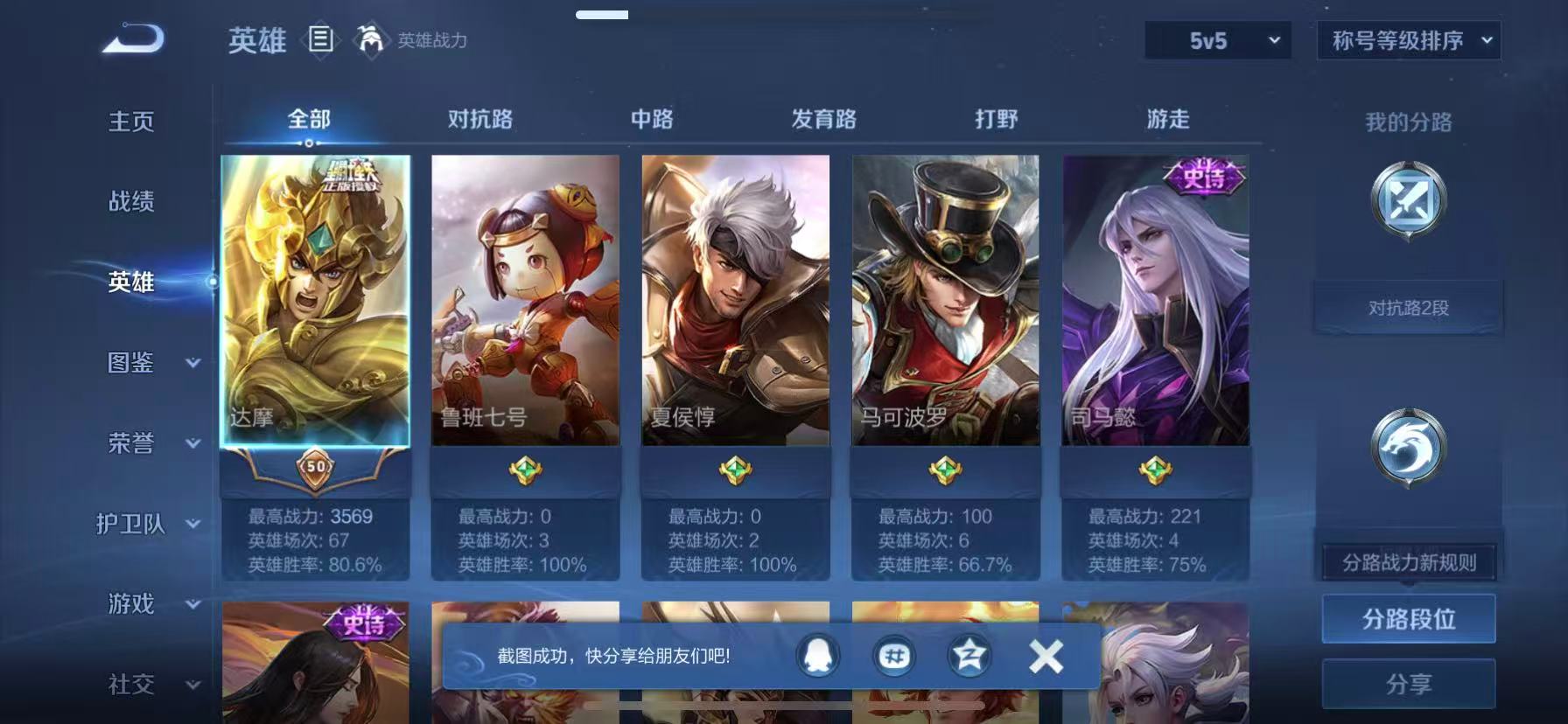The height and width of the screenshot is (724, 1568).
Task: Switch to the 打野 lane tab
Action: coord(997,118)
